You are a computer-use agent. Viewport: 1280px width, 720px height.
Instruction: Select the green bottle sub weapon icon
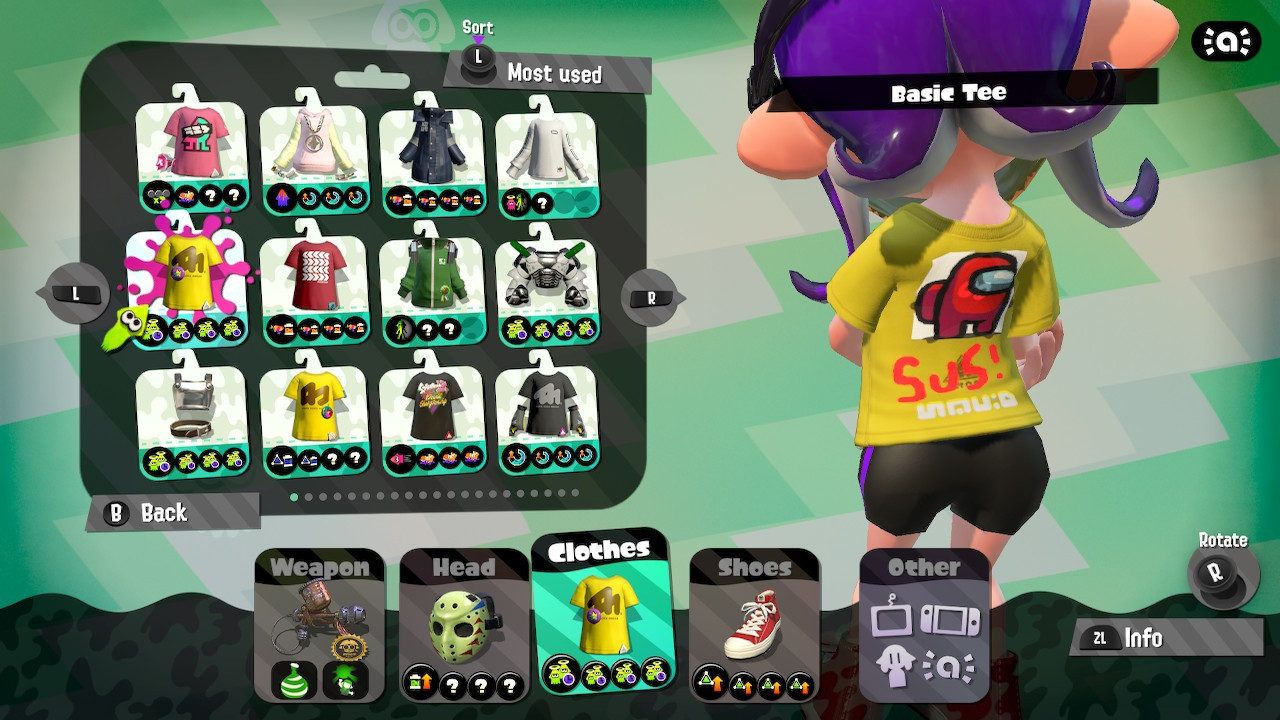[x=297, y=681]
